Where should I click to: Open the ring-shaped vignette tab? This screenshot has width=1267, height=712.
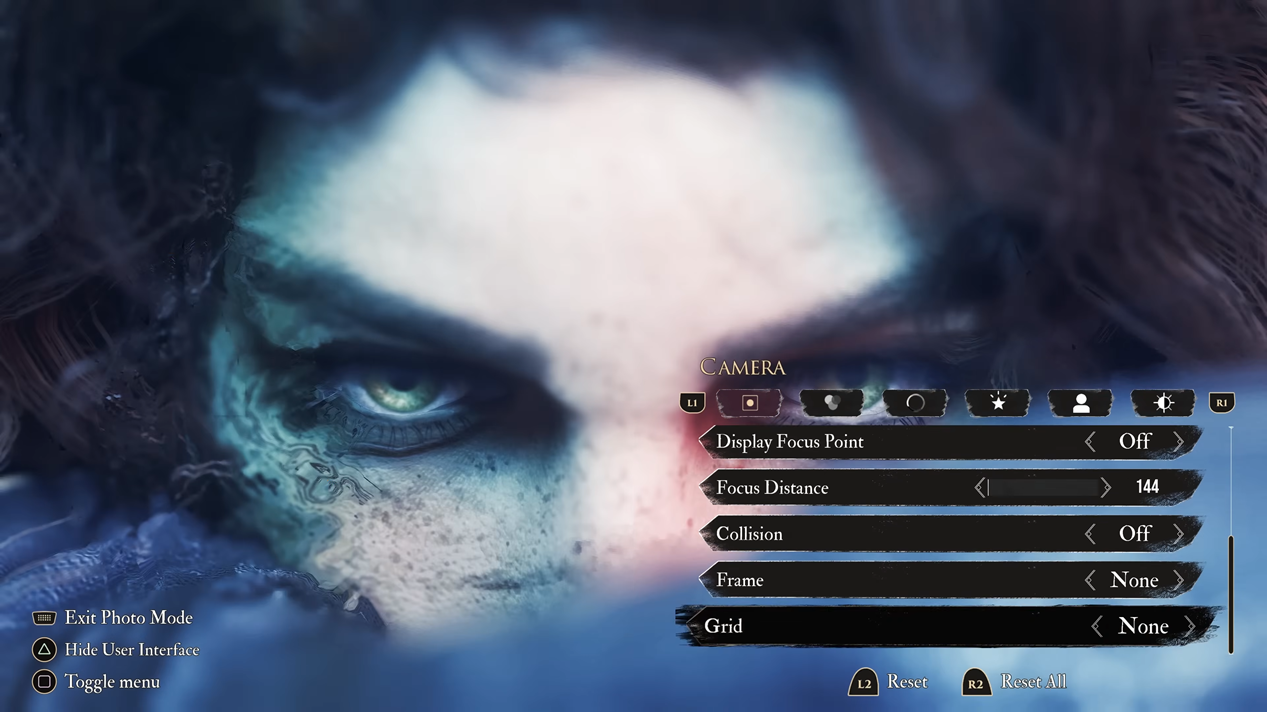(x=914, y=403)
